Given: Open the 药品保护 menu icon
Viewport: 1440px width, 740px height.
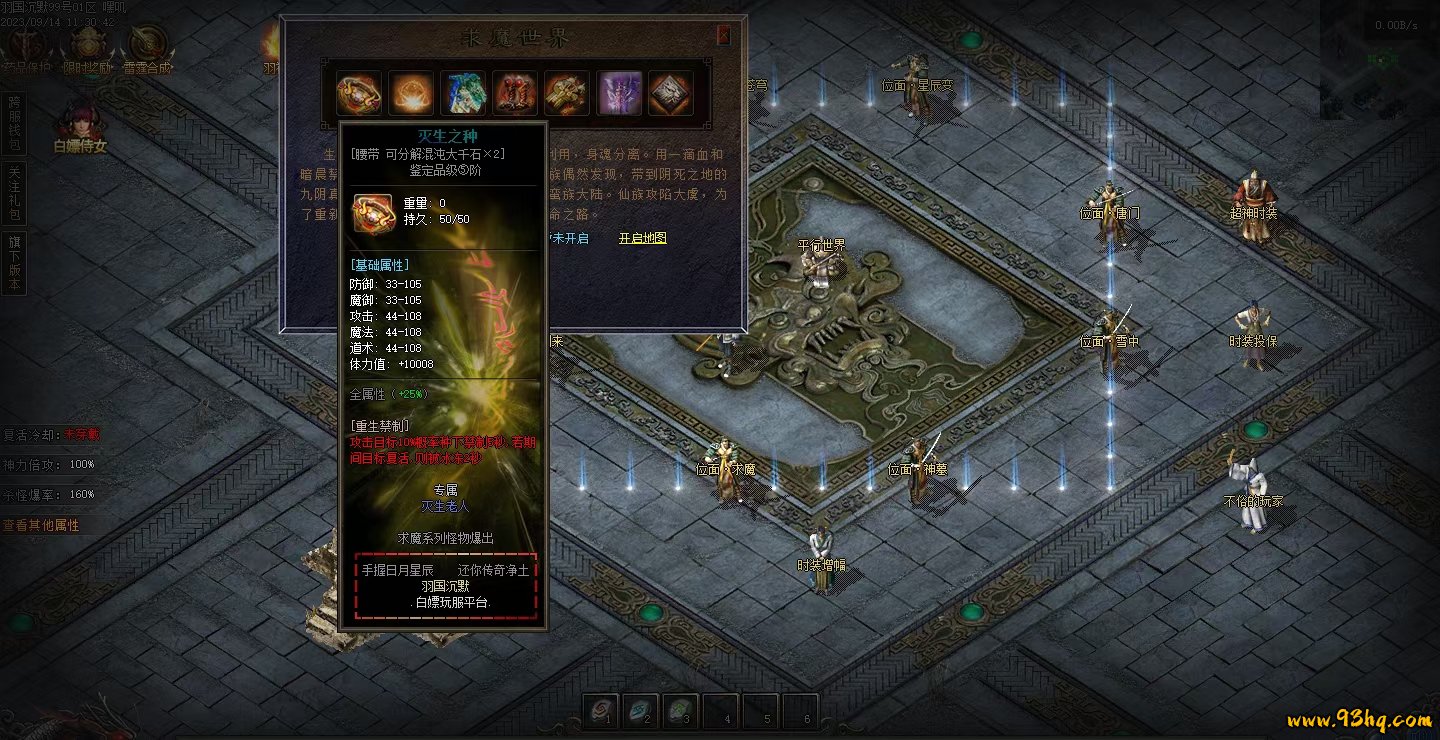Looking at the screenshot, I should [27, 48].
